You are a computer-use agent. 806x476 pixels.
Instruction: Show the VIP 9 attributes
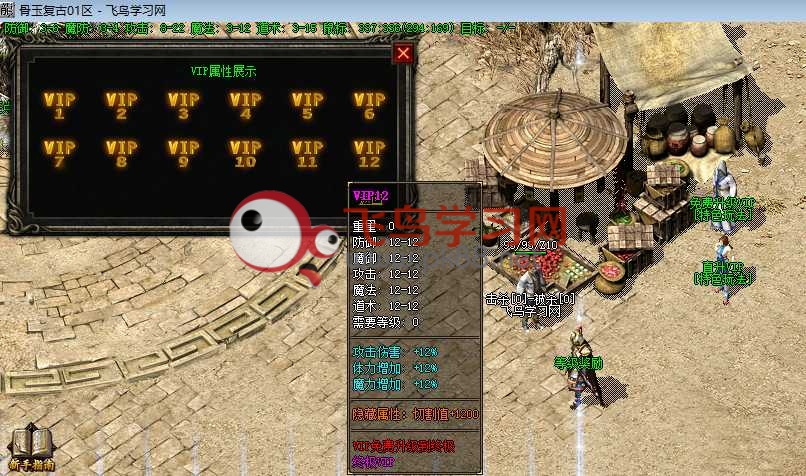(184, 154)
